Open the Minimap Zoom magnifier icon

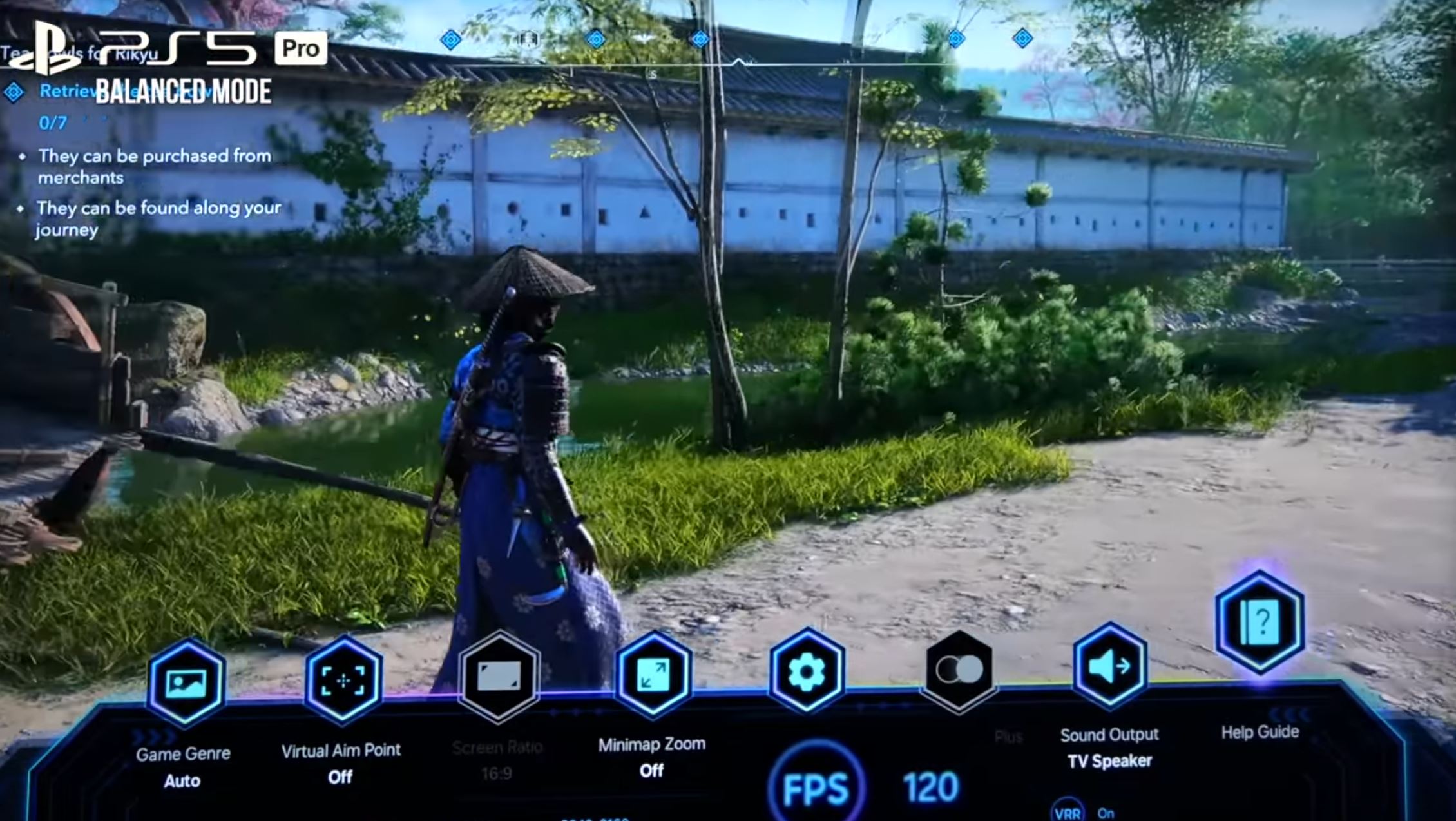tap(653, 671)
